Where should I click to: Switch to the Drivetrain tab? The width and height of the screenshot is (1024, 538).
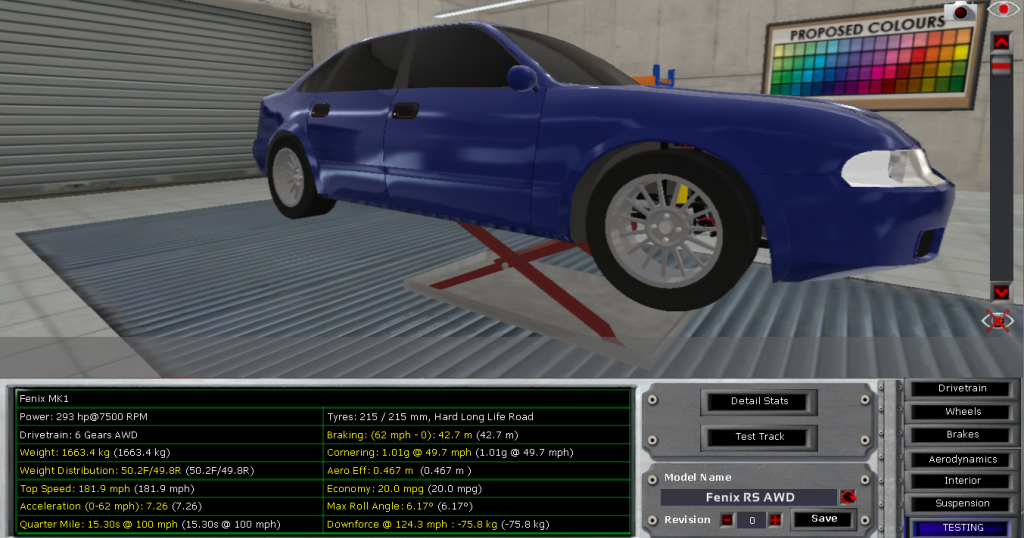click(962, 389)
